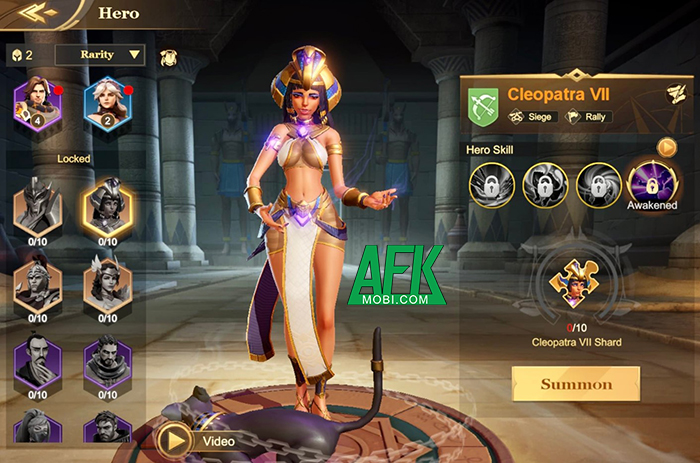Screen dimensions: 700x463
Task: Tap the Siege tag
Action: coord(532,117)
